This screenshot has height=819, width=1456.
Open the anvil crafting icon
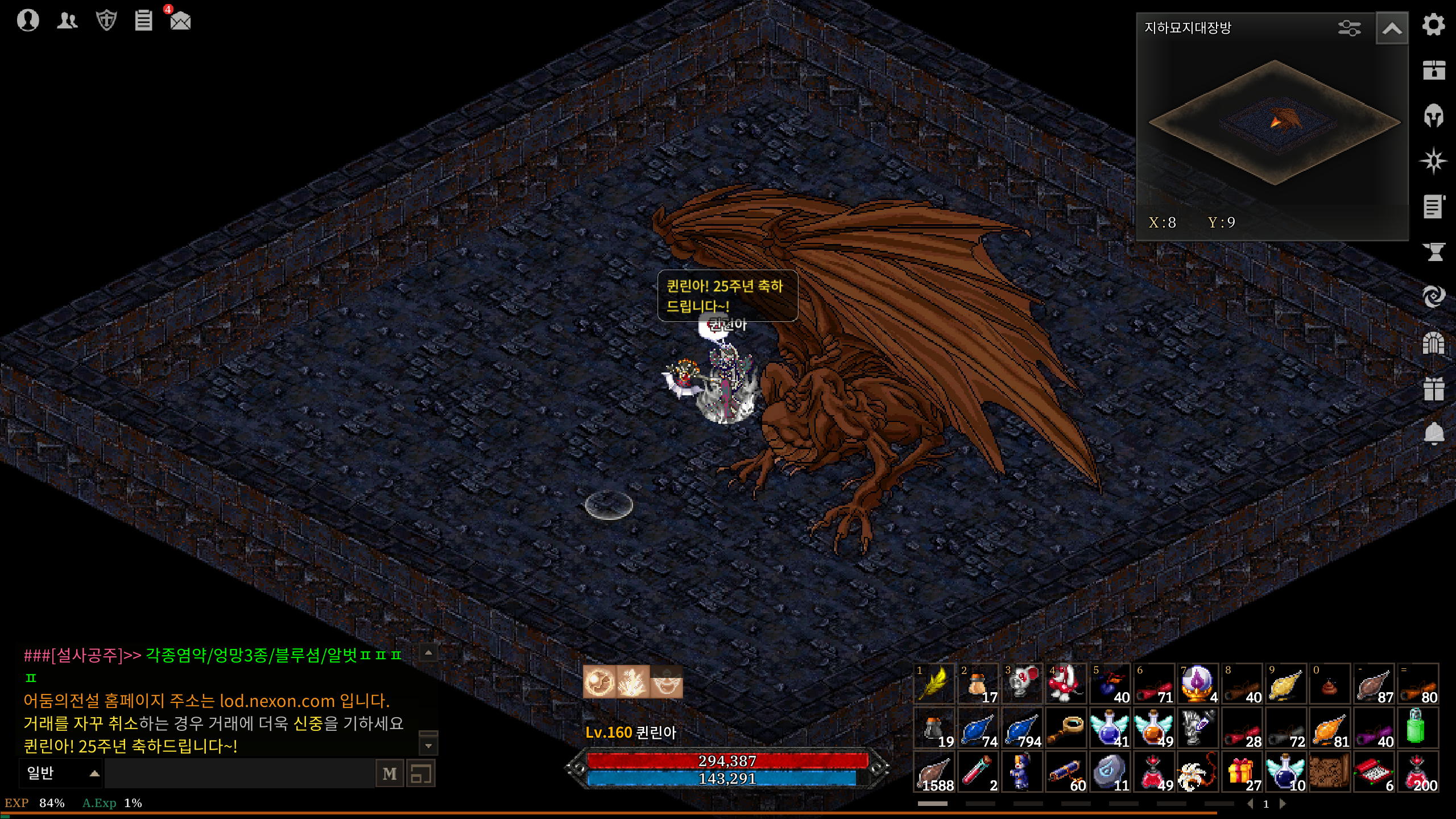click(1433, 251)
